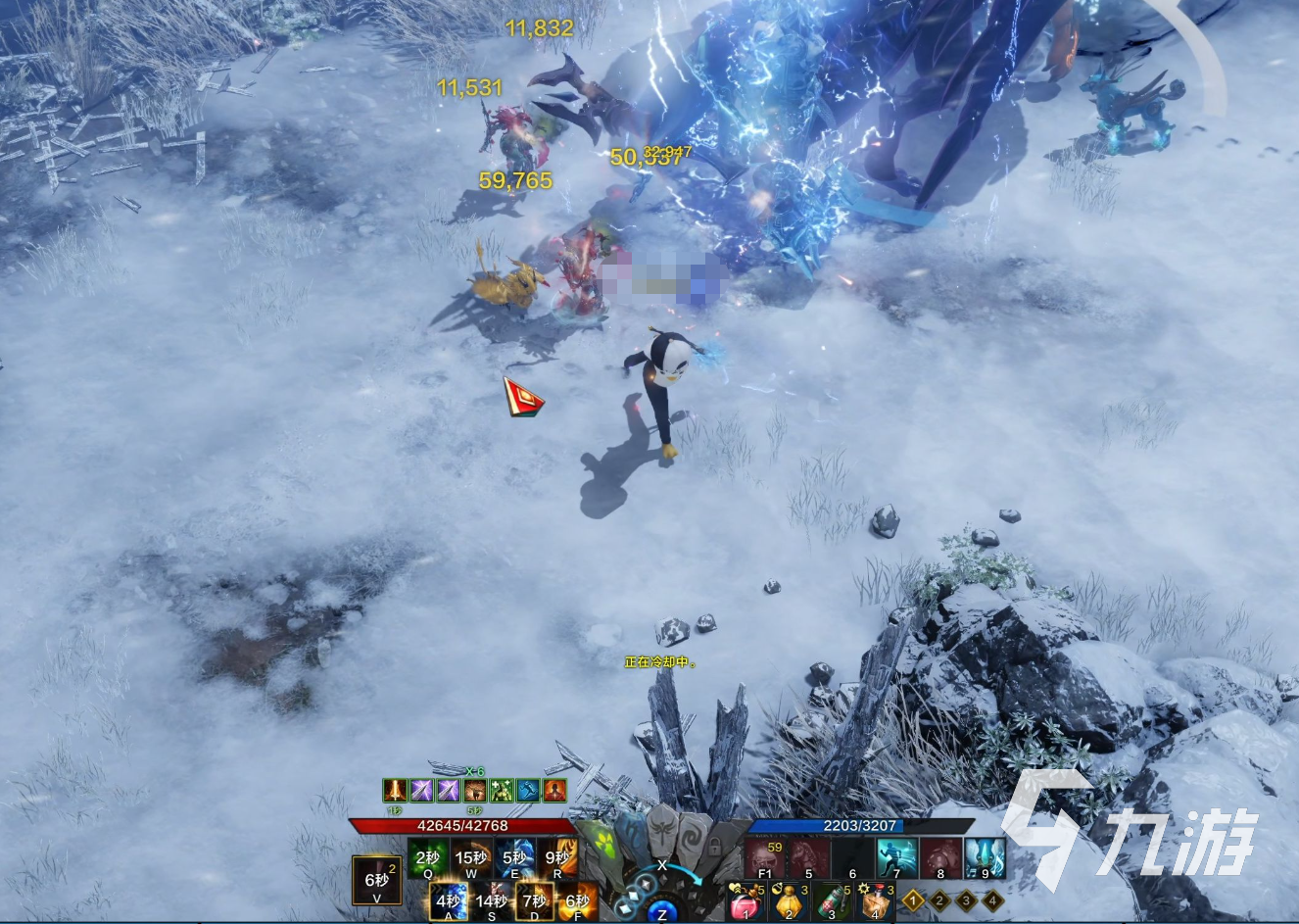1299x924 pixels.
Task: Inspect the flaming sword buff icon
Action: tap(395, 790)
